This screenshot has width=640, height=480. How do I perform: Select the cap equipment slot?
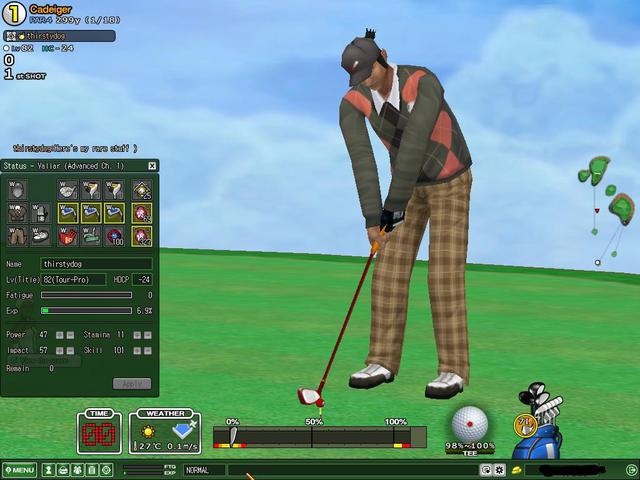[17, 188]
